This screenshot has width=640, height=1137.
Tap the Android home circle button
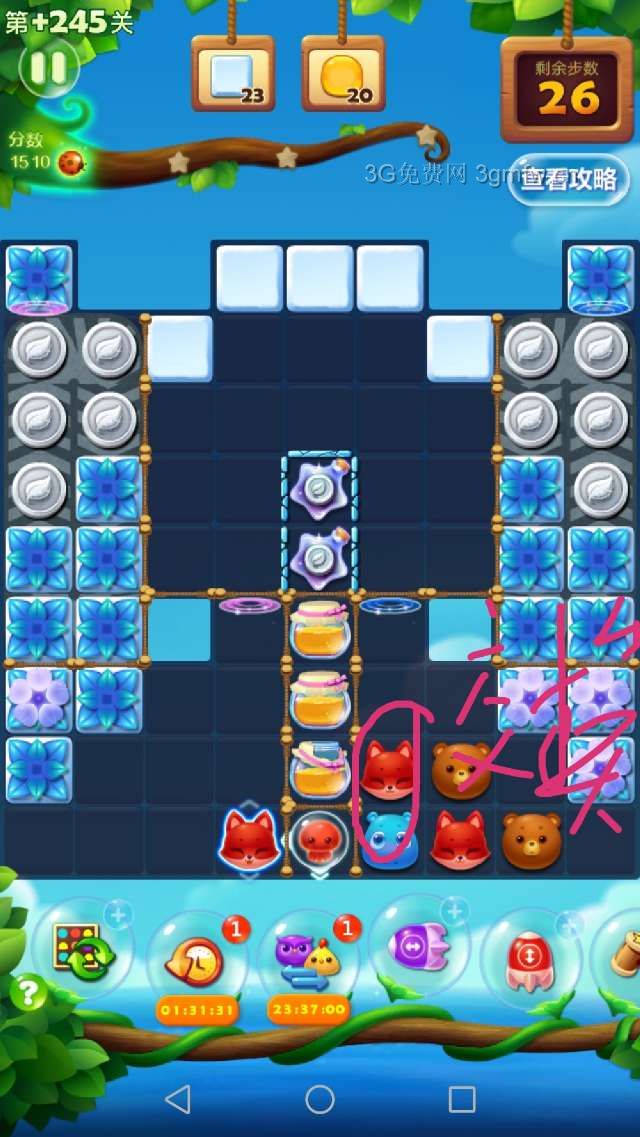(320, 1099)
